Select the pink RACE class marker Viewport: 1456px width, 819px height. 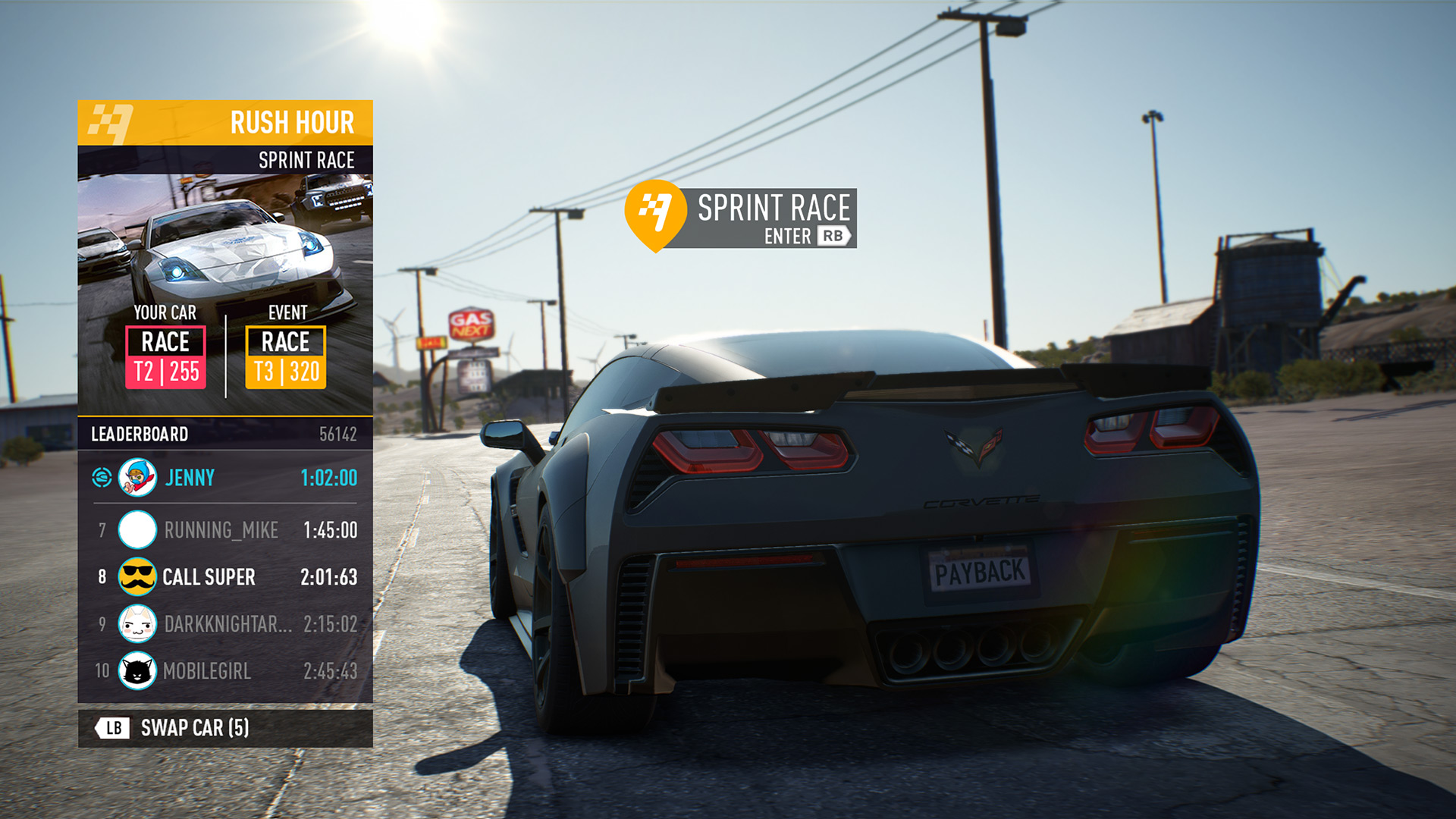click(164, 343)
